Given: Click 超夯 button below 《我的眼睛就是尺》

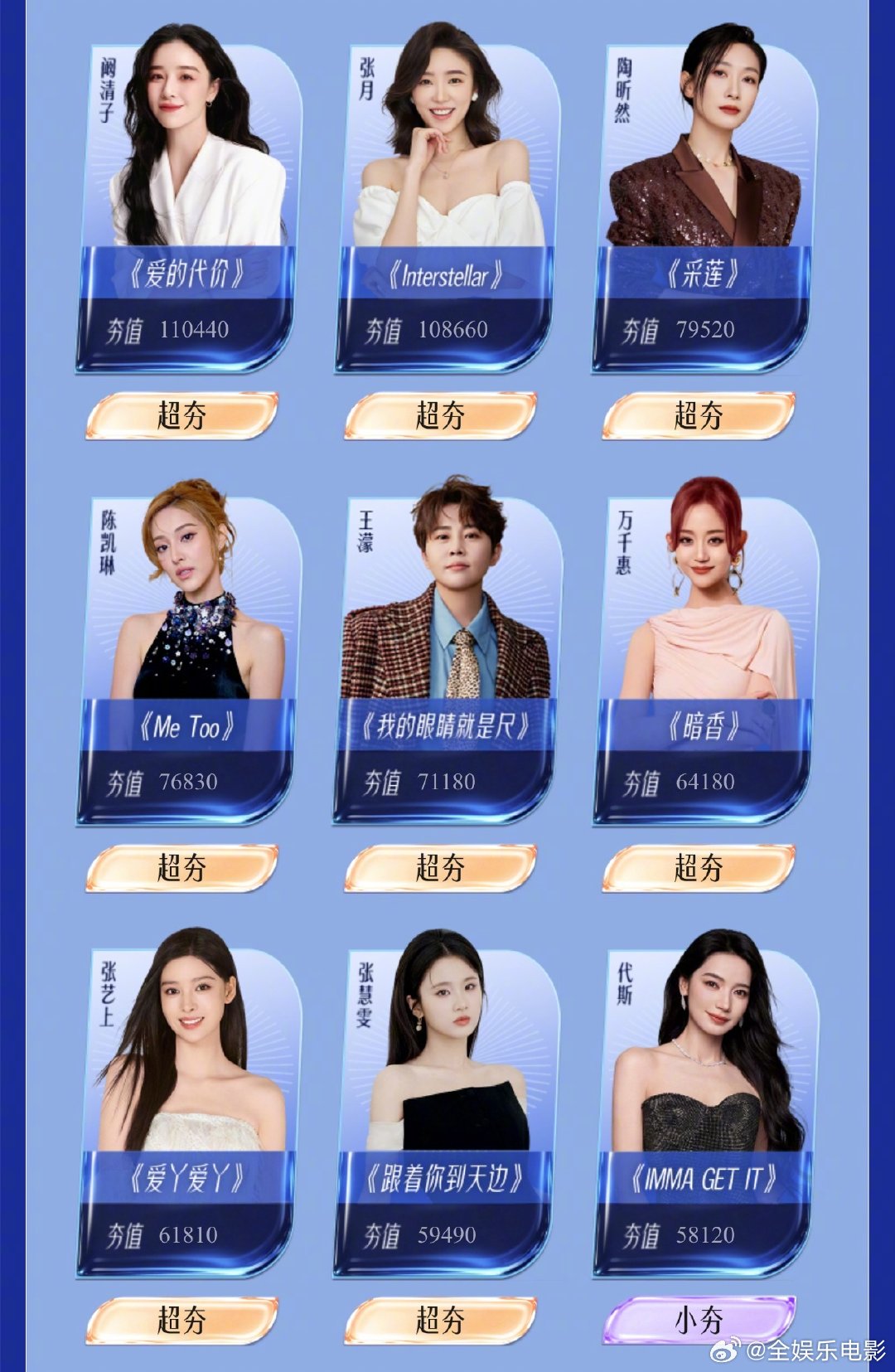Looking at the screenshot, I should click(x=440, y=868).
